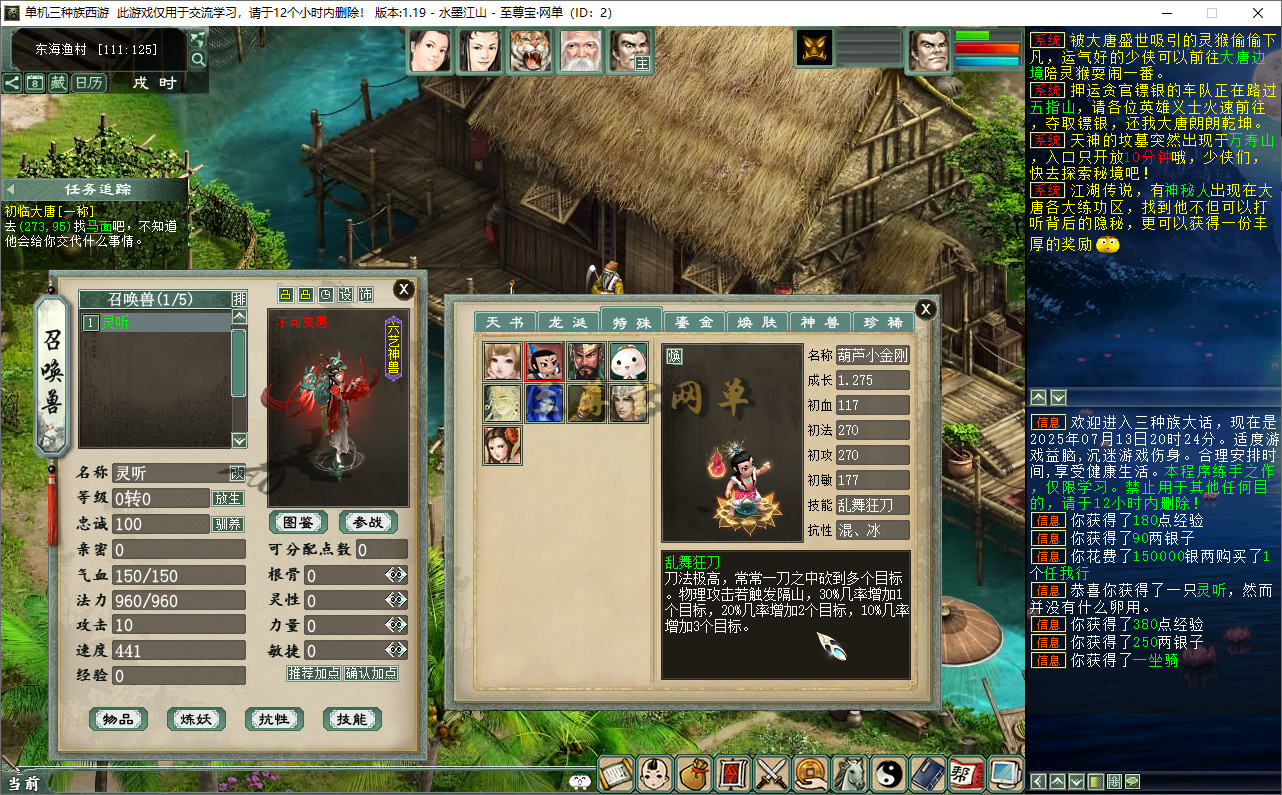This screenshot has height=795, width=1282.
Task: Select the 鎏金 tab
Action: [694, 322]
